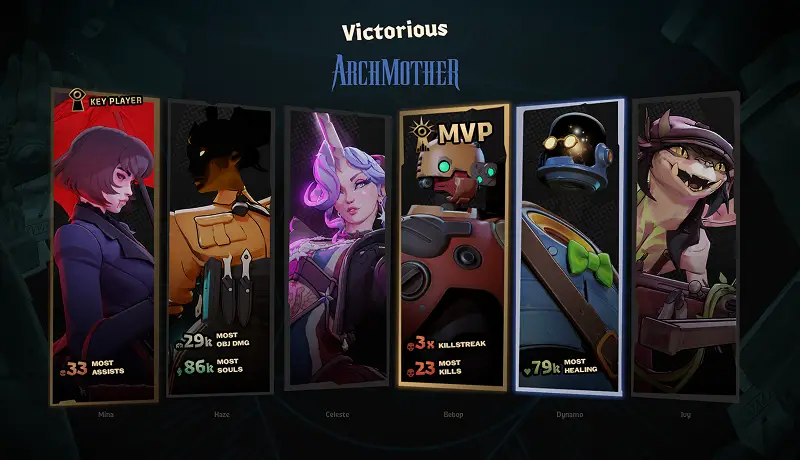Open Celeste's hero card

(336, 245)
